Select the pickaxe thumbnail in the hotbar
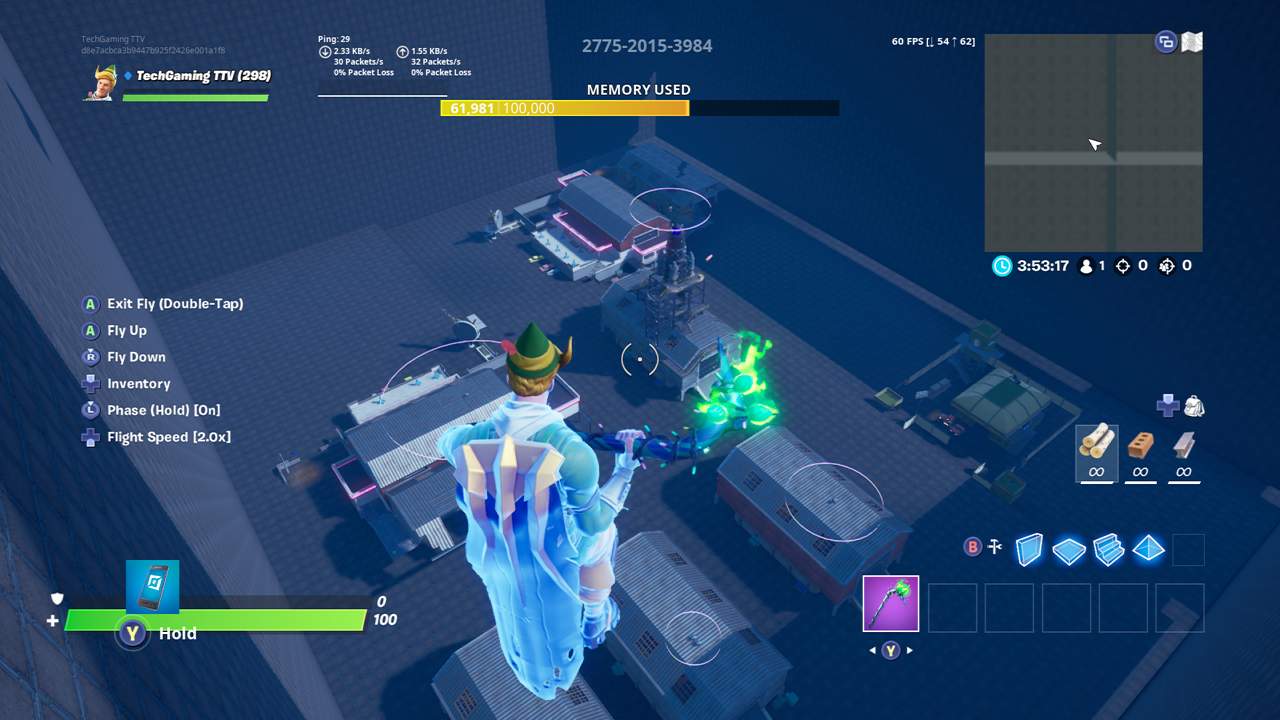Screen dimensions: 1280x720 890,602
